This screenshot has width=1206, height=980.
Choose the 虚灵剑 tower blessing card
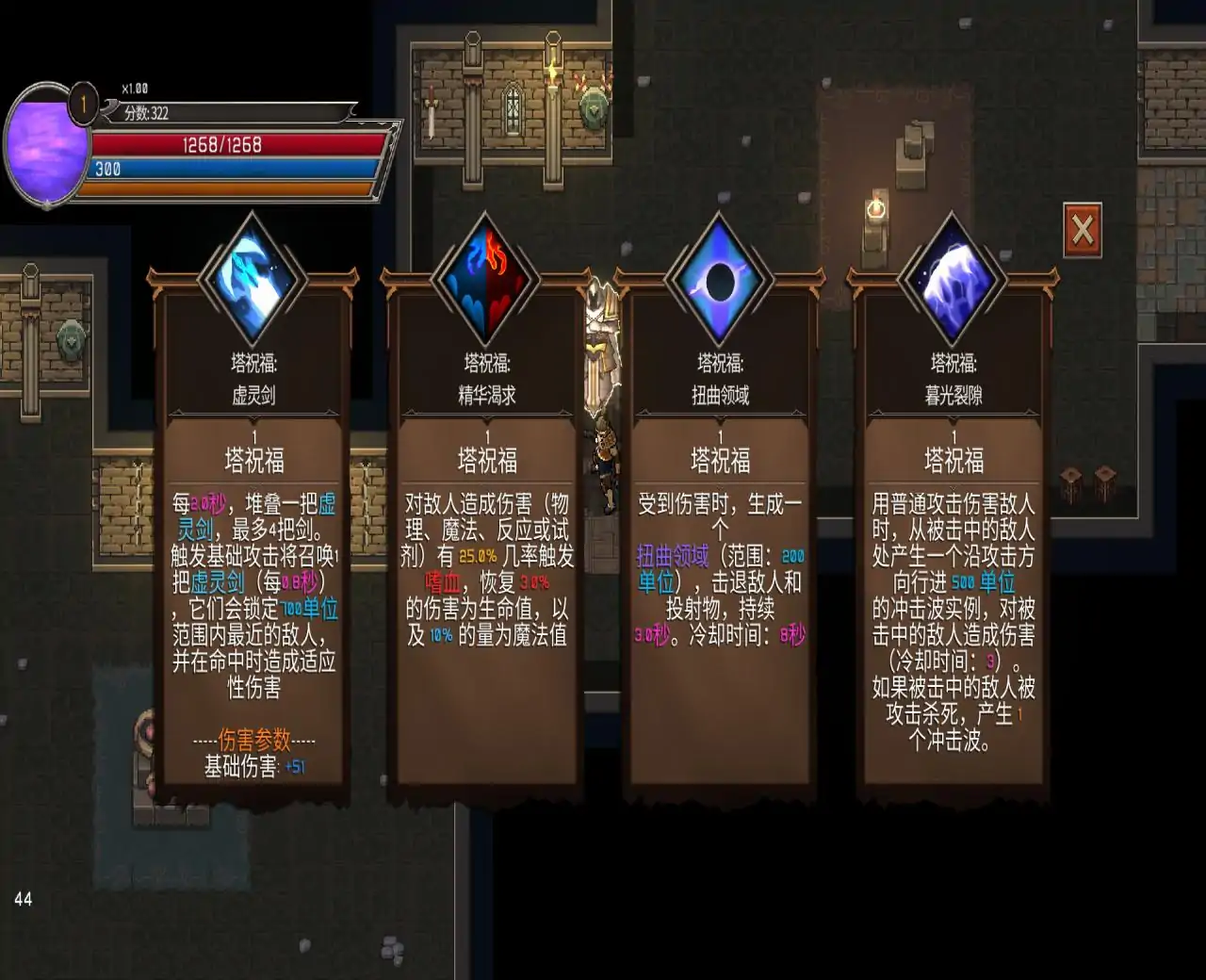pos(253,528)
